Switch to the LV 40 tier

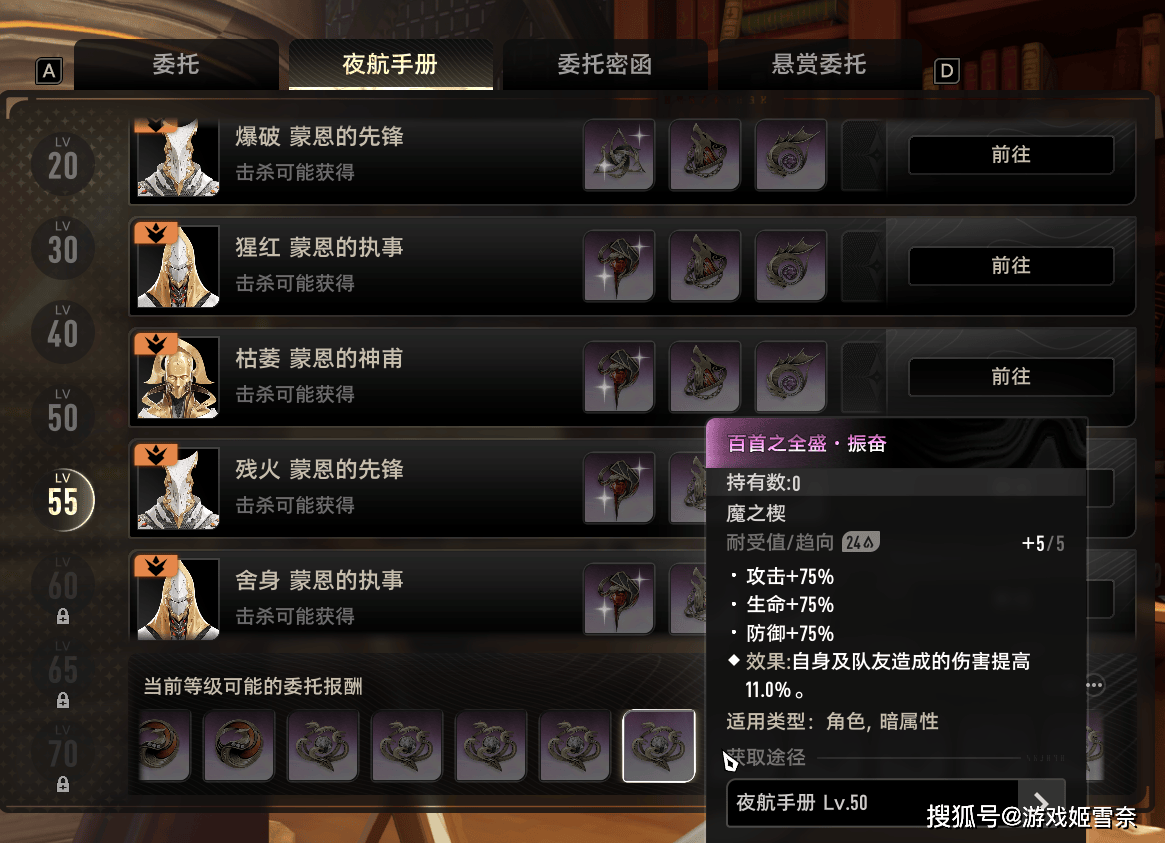click(62, 330)
